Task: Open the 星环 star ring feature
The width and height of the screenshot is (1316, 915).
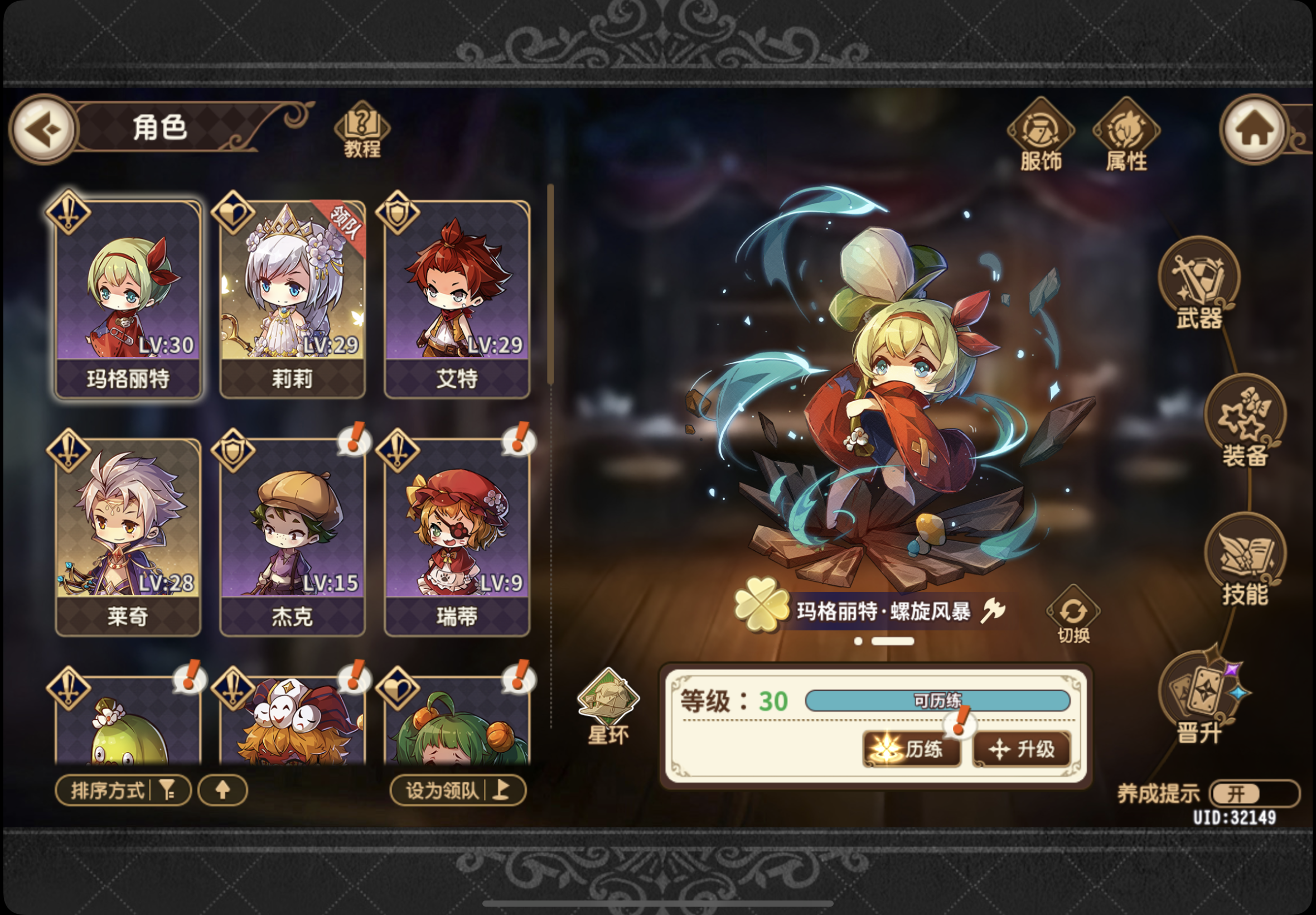Action: [609, 699]
